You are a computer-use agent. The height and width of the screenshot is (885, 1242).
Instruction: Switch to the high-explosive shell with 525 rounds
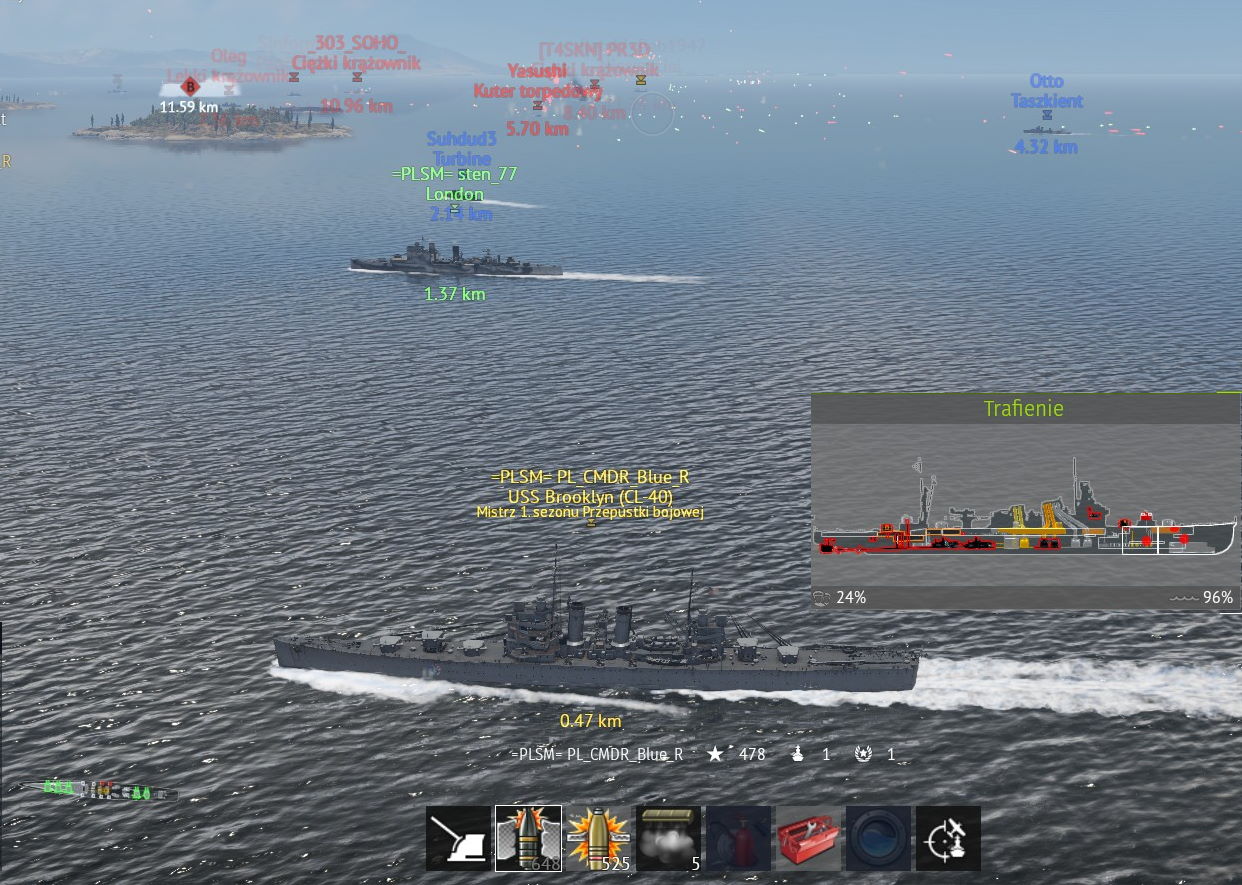tap(598, 838)
